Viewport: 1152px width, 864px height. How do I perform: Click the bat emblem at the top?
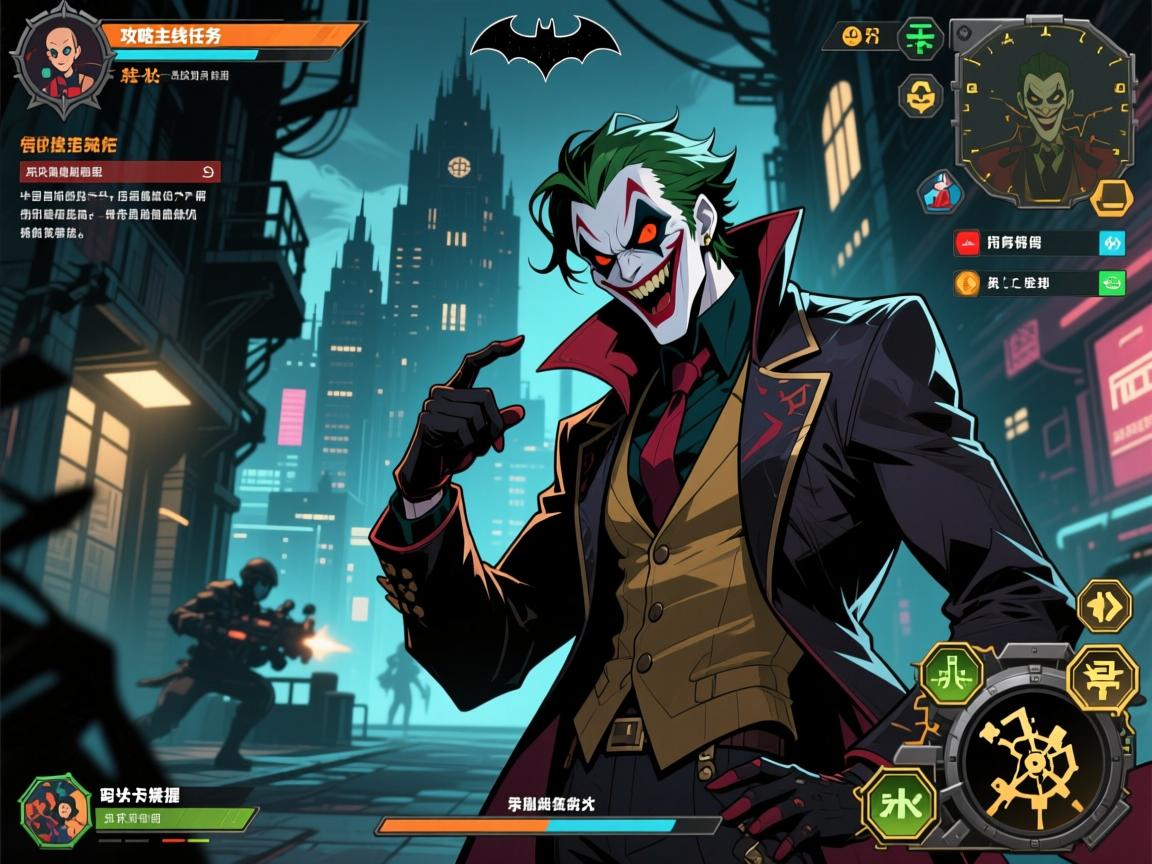pos(545,45)
